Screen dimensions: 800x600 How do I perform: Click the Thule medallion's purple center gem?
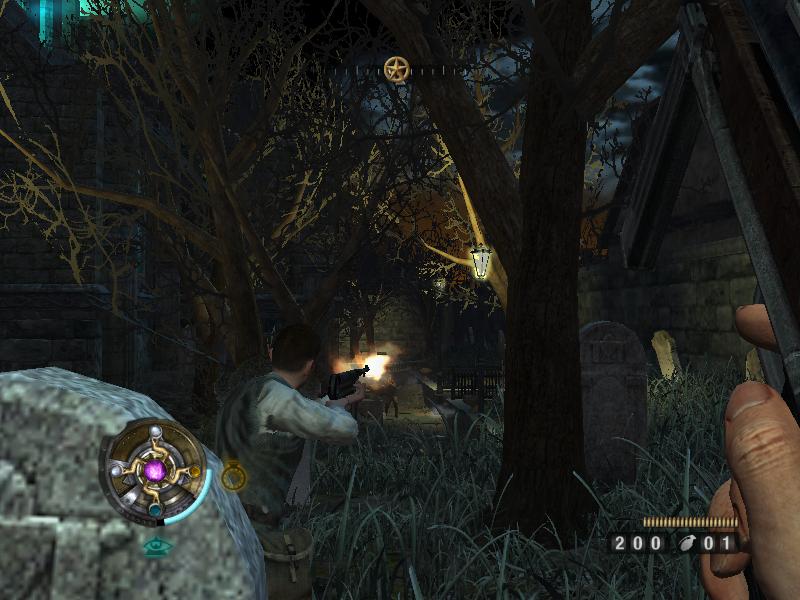[x=154, y=470]
